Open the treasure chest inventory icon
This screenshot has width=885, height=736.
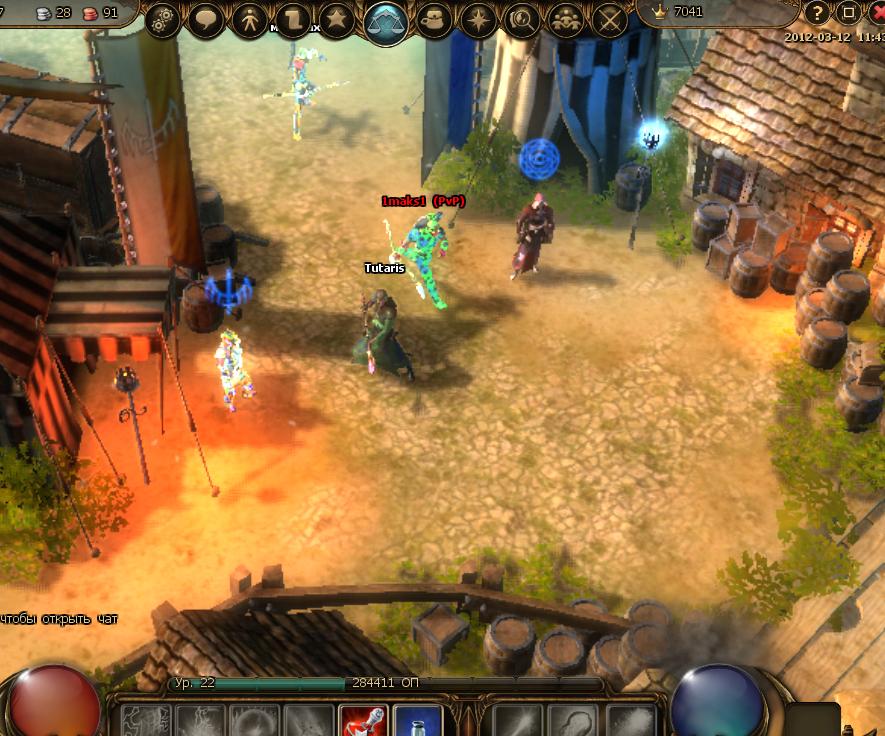click(434, 20)
